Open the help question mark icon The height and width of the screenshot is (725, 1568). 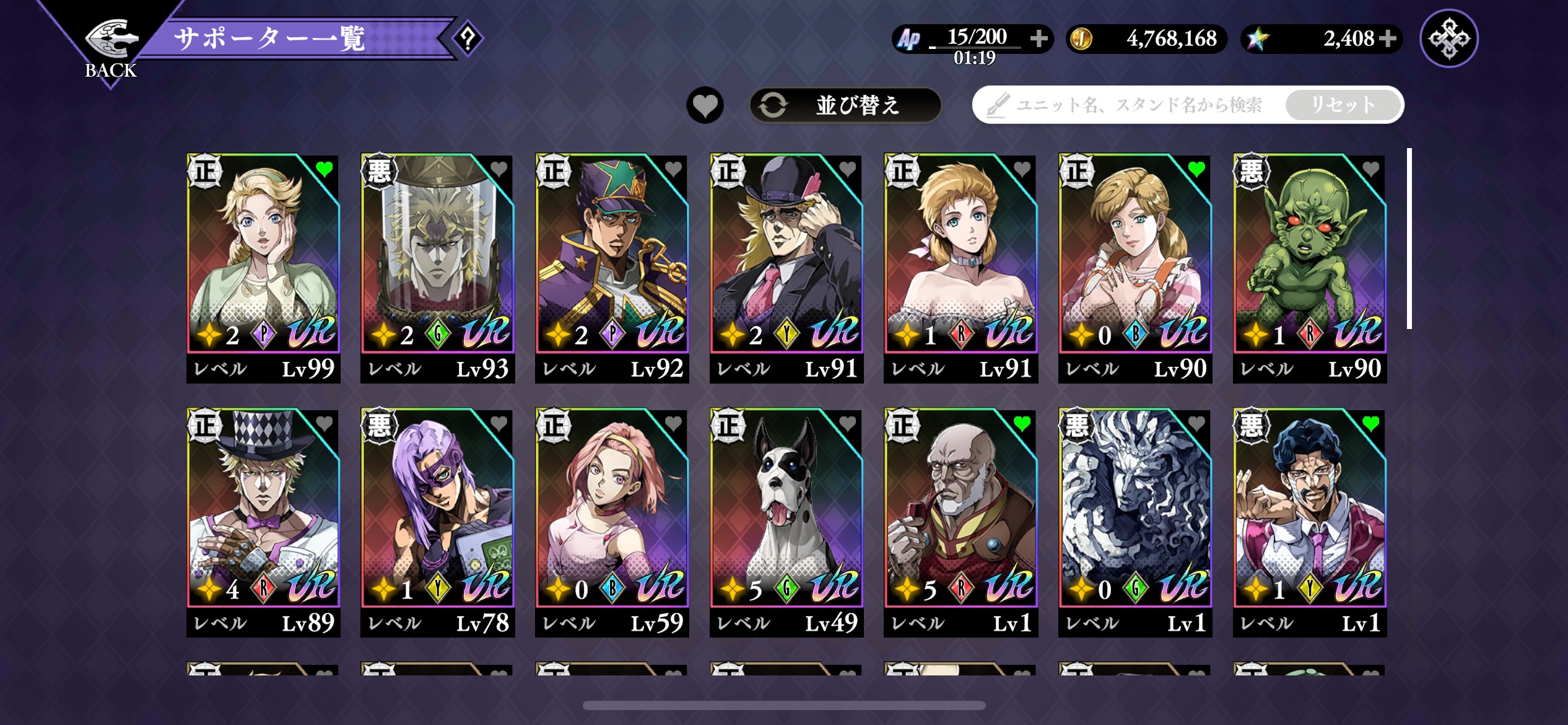point(468,38)
